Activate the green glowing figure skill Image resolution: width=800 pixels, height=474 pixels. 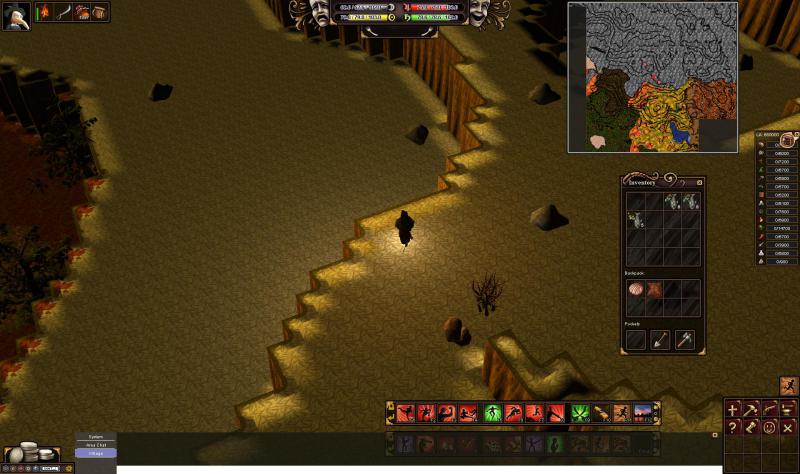coord(492,412)
